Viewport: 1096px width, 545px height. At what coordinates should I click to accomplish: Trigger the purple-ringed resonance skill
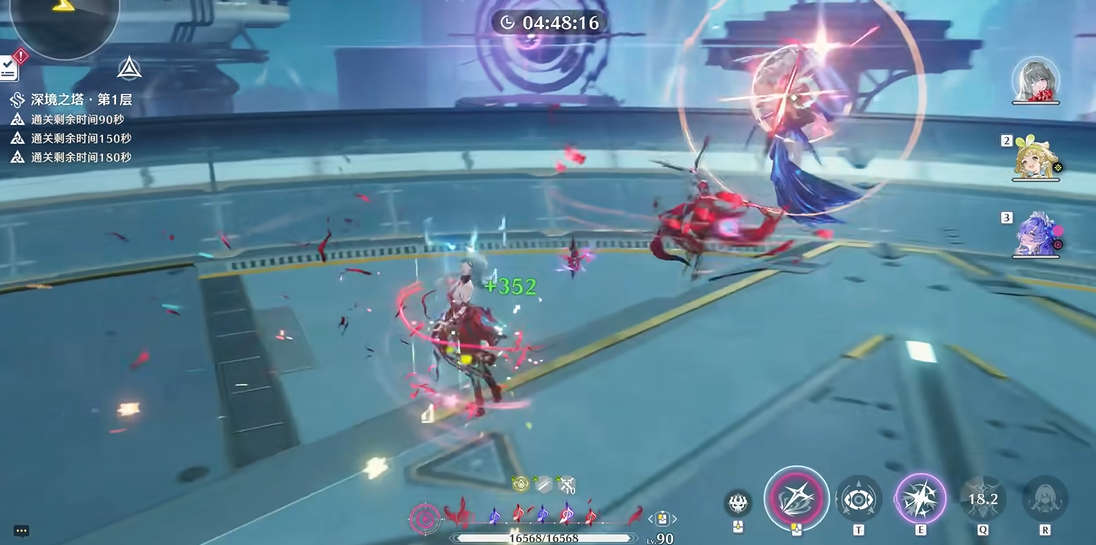[x=920, y=499]
